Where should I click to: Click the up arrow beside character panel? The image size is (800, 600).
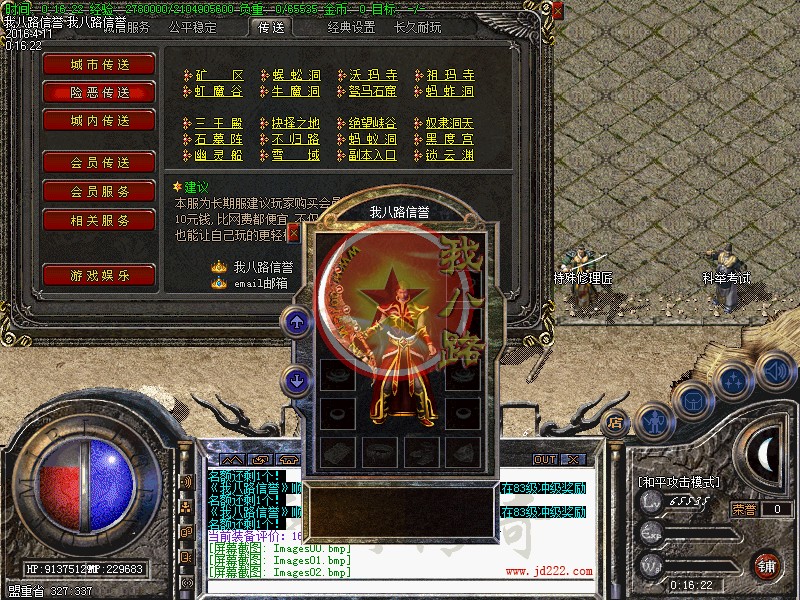click(x=296, y=321)
